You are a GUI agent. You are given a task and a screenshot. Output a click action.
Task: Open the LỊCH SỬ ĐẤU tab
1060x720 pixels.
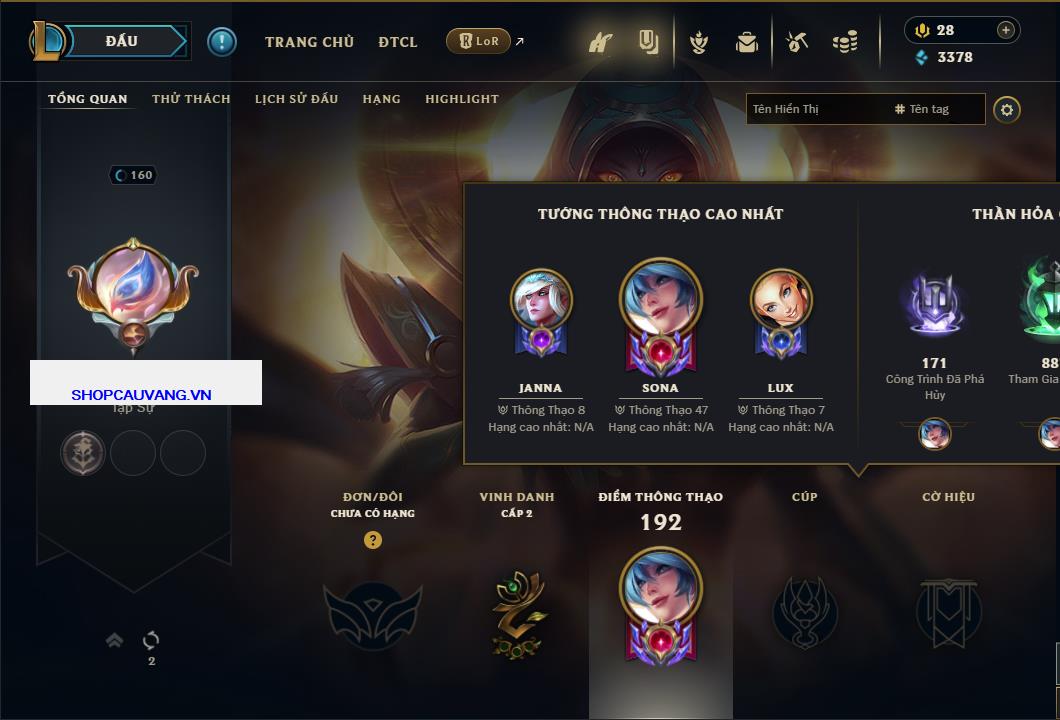296,99
